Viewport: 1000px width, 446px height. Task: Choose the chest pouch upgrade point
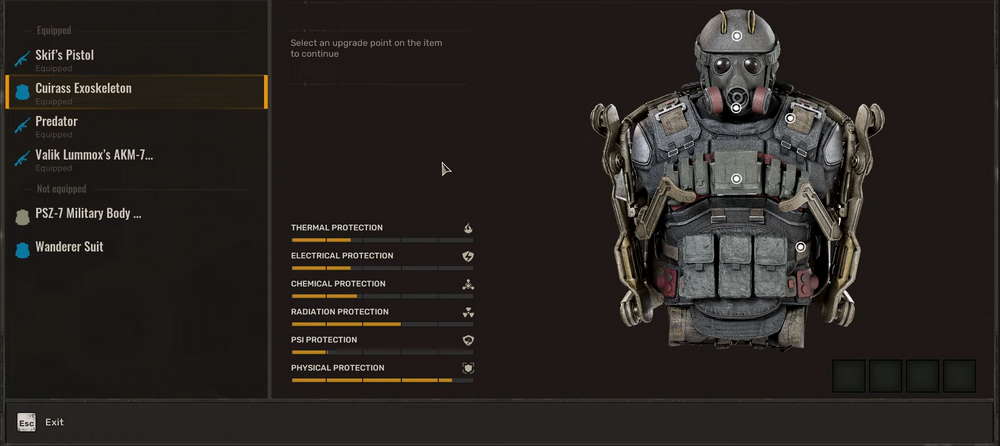click(x=737, y=179)
